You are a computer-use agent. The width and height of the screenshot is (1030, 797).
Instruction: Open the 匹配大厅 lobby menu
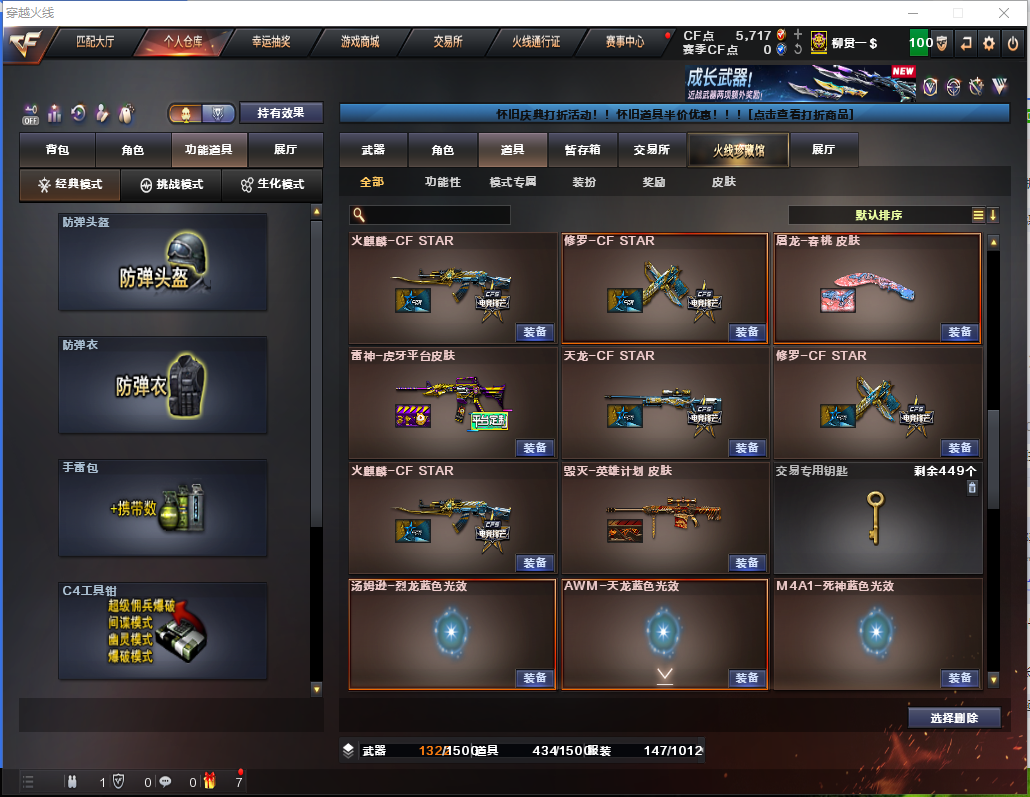[x=95, y=42]
